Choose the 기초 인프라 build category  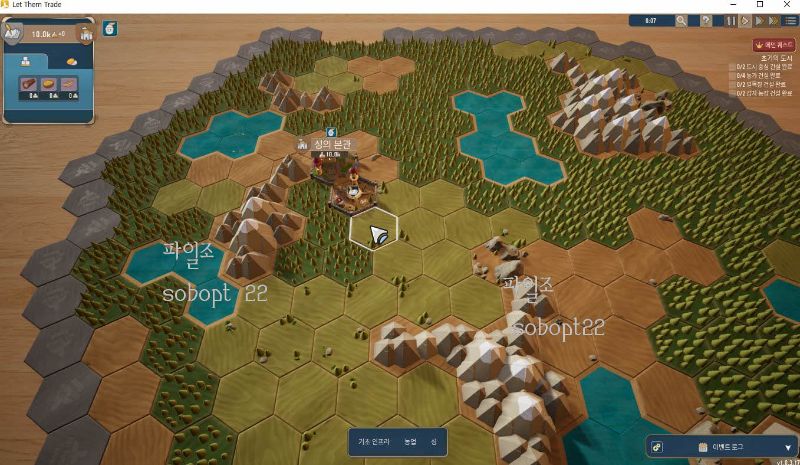[374, 441]
